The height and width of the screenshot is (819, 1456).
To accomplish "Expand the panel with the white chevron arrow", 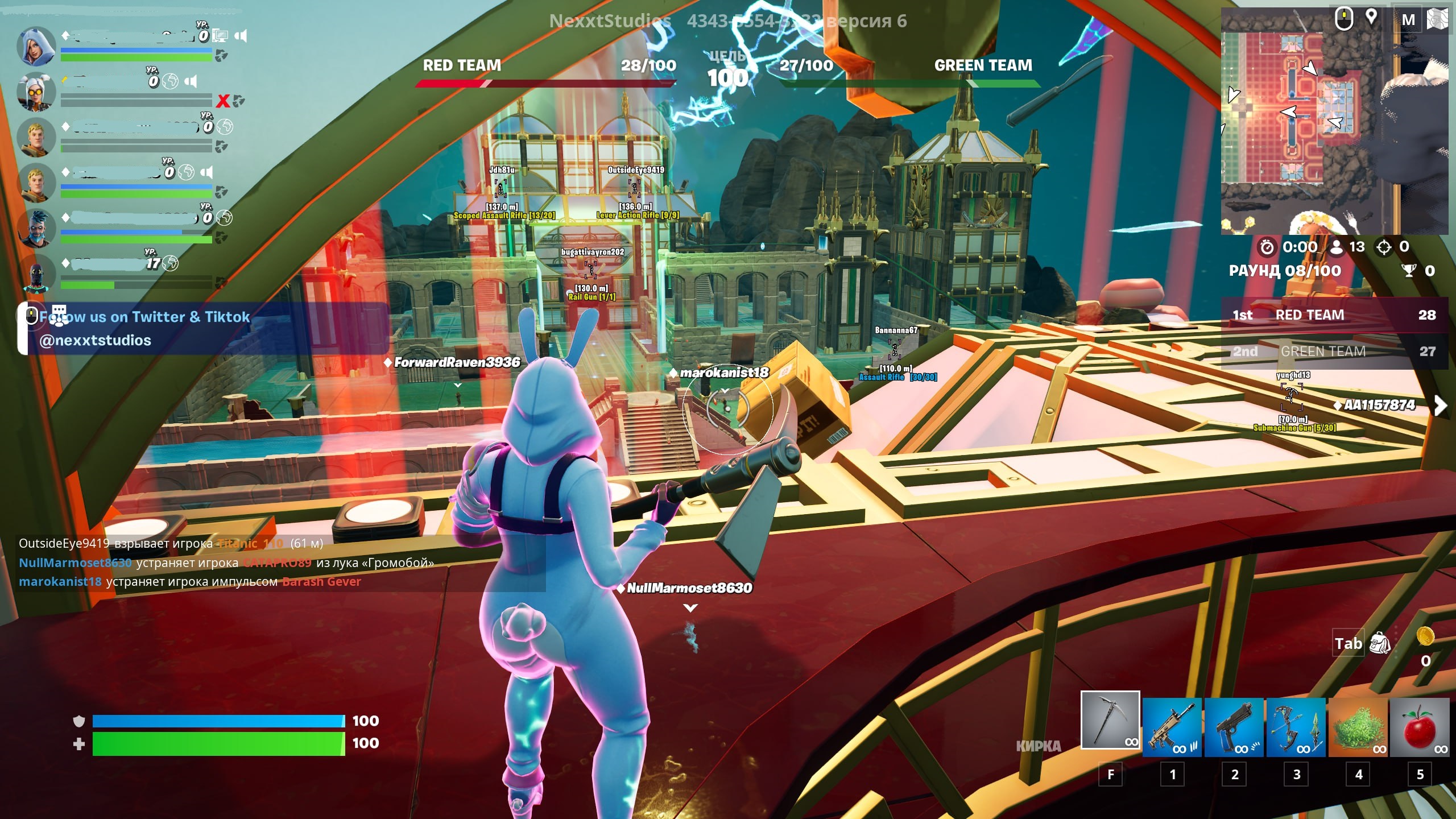I will point(1440,406).
